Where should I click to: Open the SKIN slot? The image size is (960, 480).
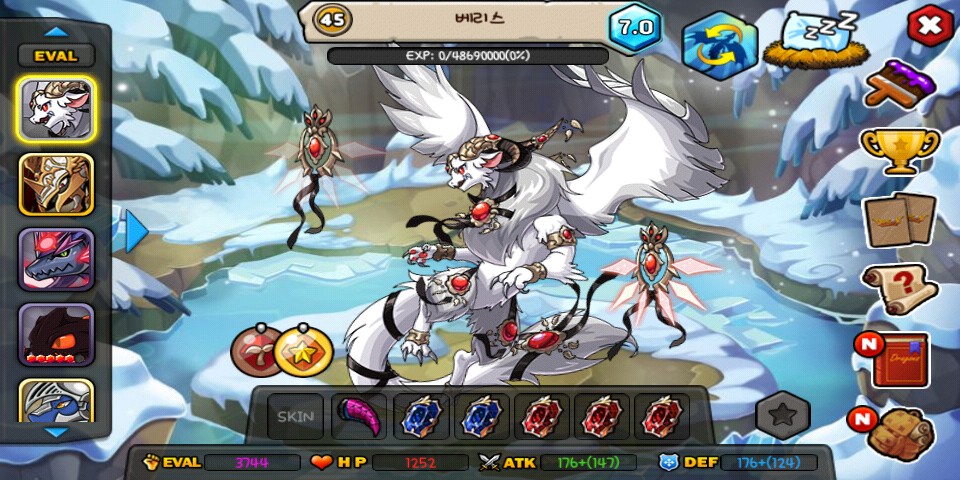tap(295, 417)
